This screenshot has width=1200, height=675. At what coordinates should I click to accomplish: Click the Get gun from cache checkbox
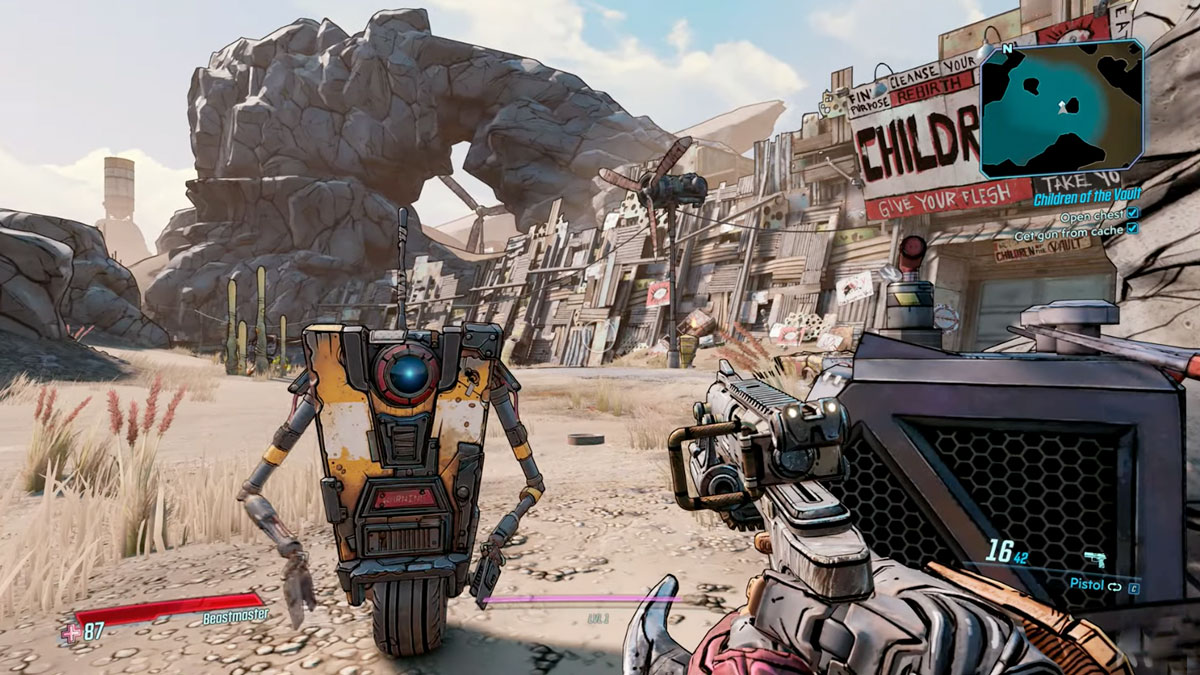tap(1132, 229)
